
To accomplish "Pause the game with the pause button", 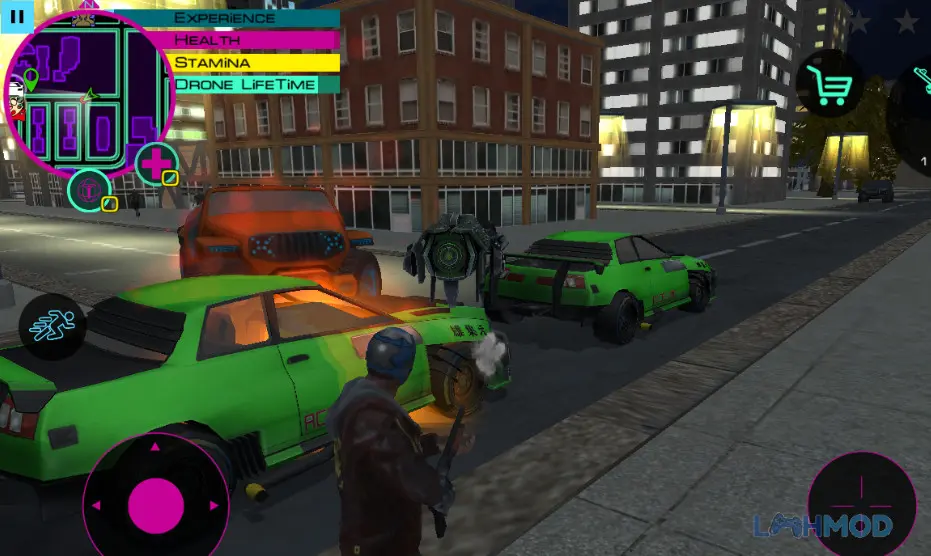I will coord(16,16).
